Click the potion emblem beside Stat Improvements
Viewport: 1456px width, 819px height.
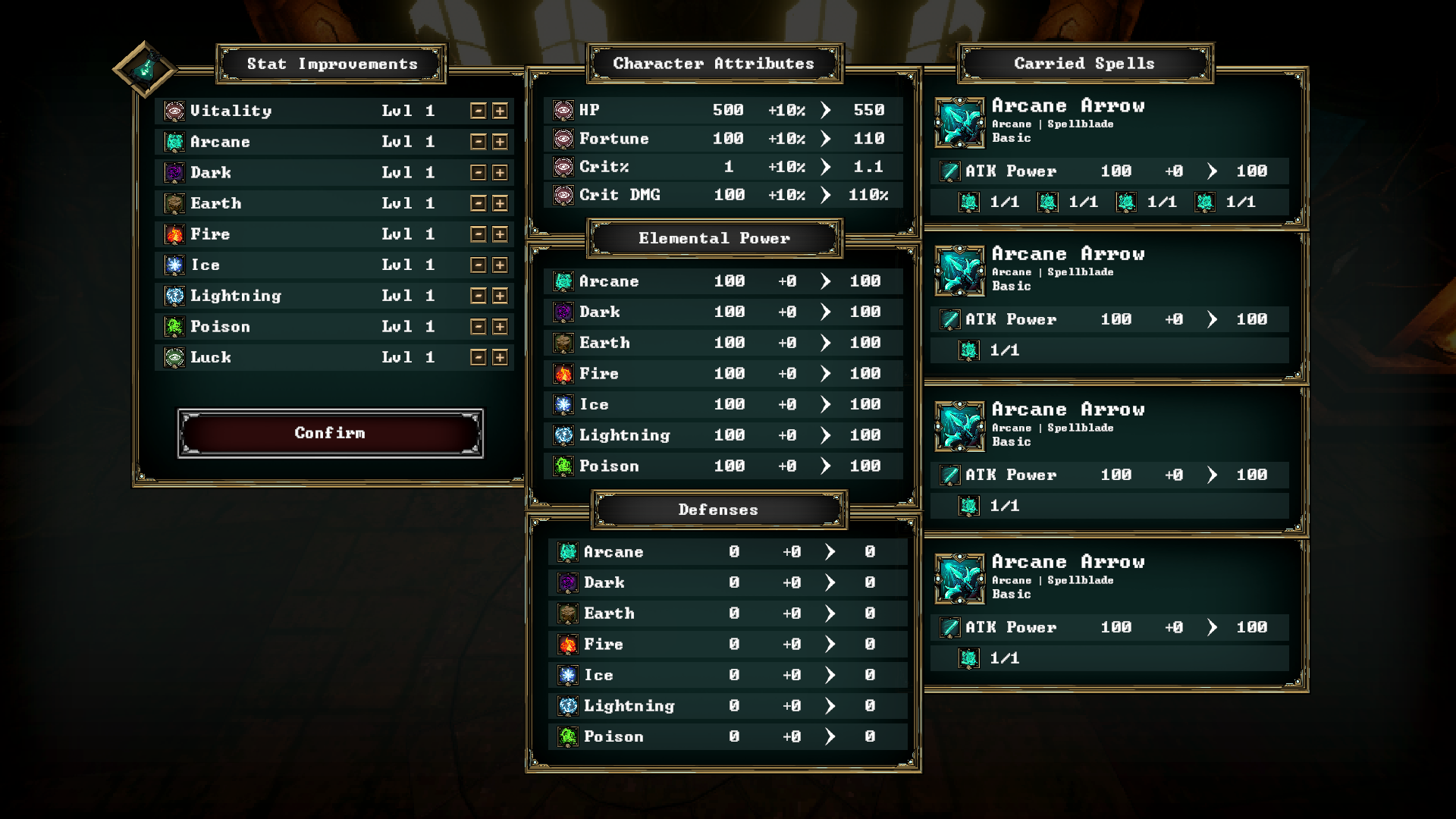click(145, 69)
